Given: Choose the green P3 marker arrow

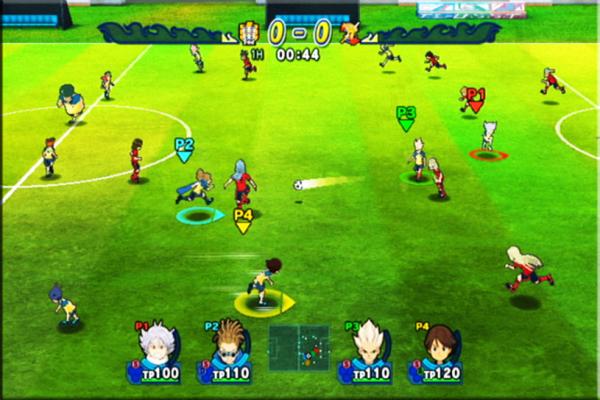Looking at the screenshot, I should coord(406,118).
